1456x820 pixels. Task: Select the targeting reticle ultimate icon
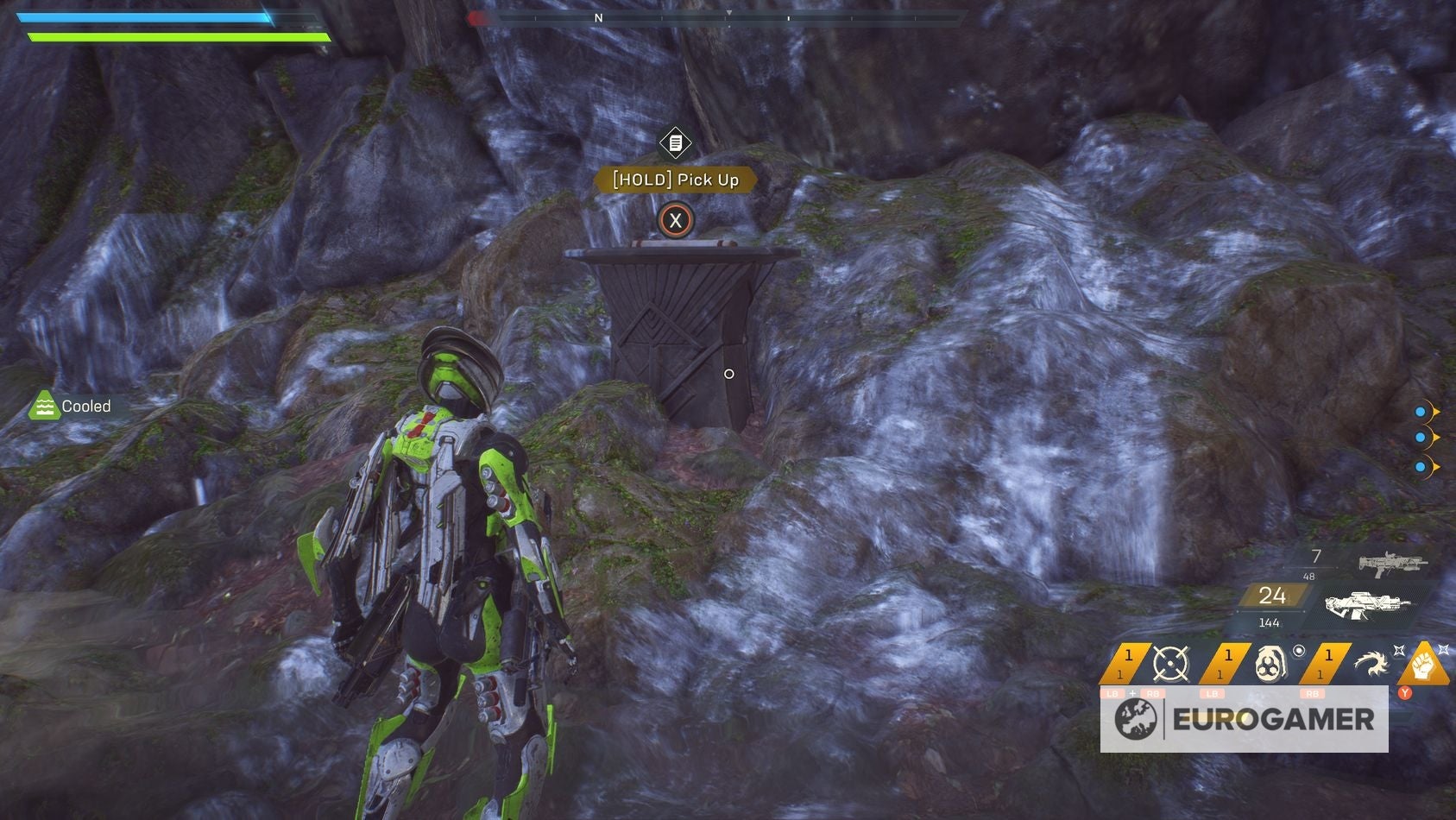click(1171, 663)
